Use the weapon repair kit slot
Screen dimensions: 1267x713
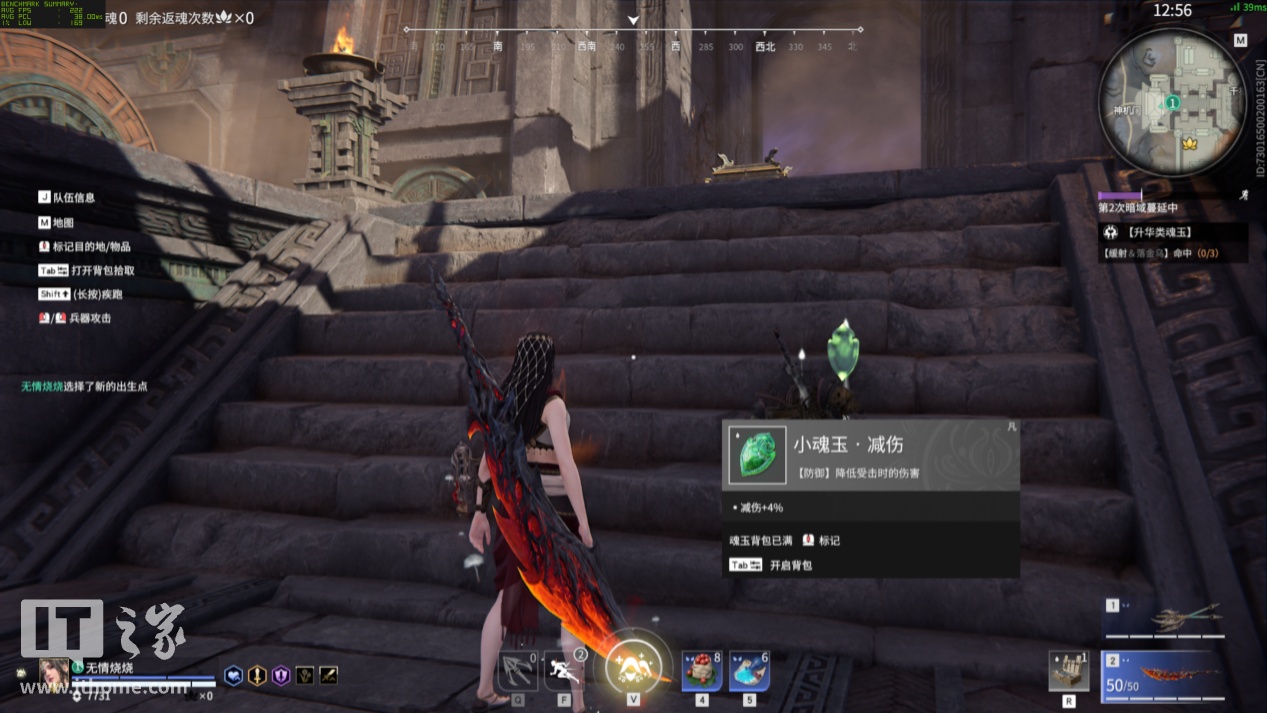pyautogui.click(x=1068, y=671)
